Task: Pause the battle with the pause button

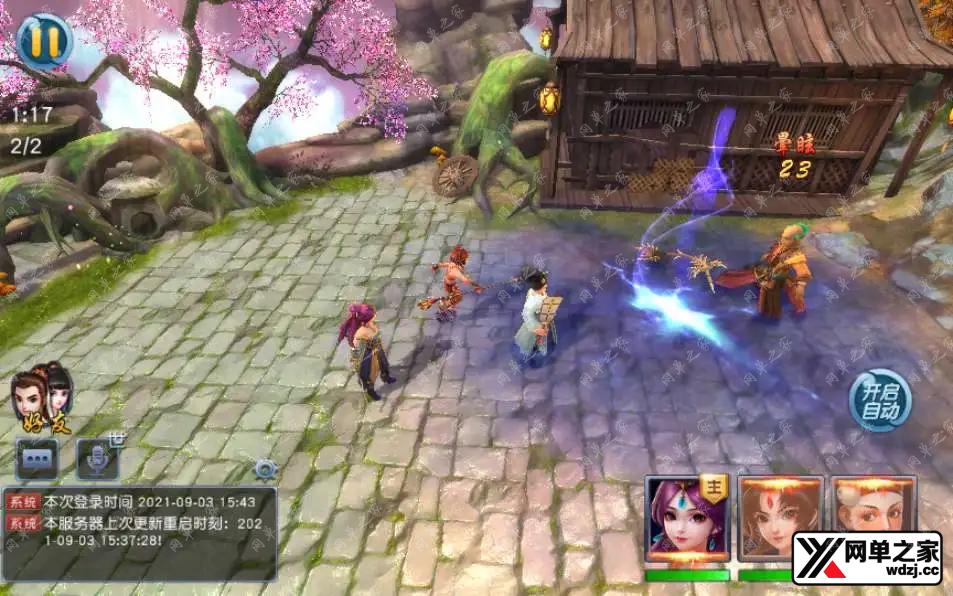Action: coord(44,40)
